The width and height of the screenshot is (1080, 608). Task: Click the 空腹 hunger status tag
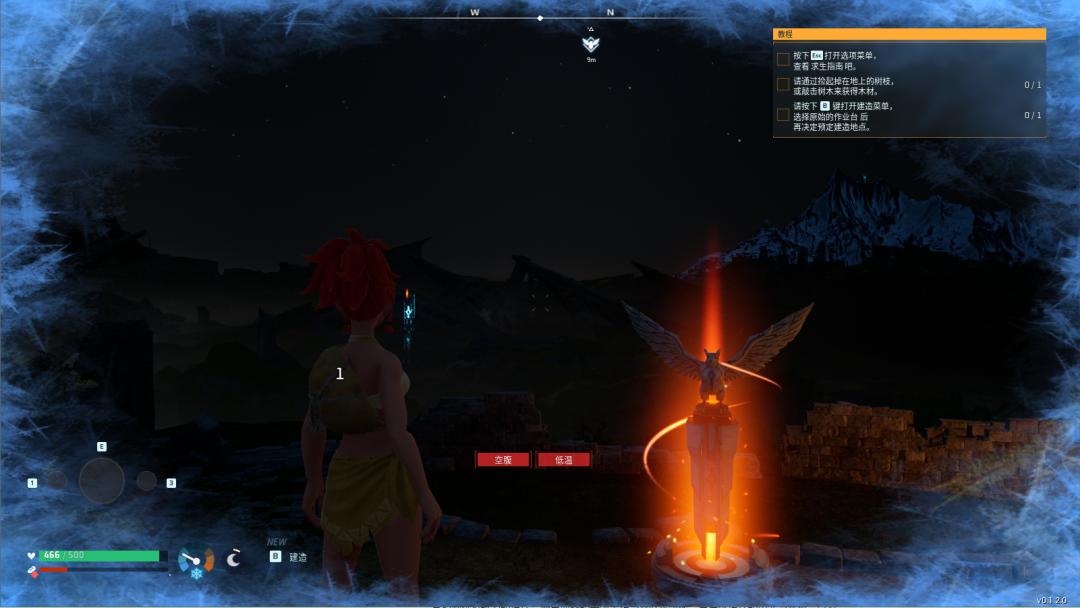point(502,460)
